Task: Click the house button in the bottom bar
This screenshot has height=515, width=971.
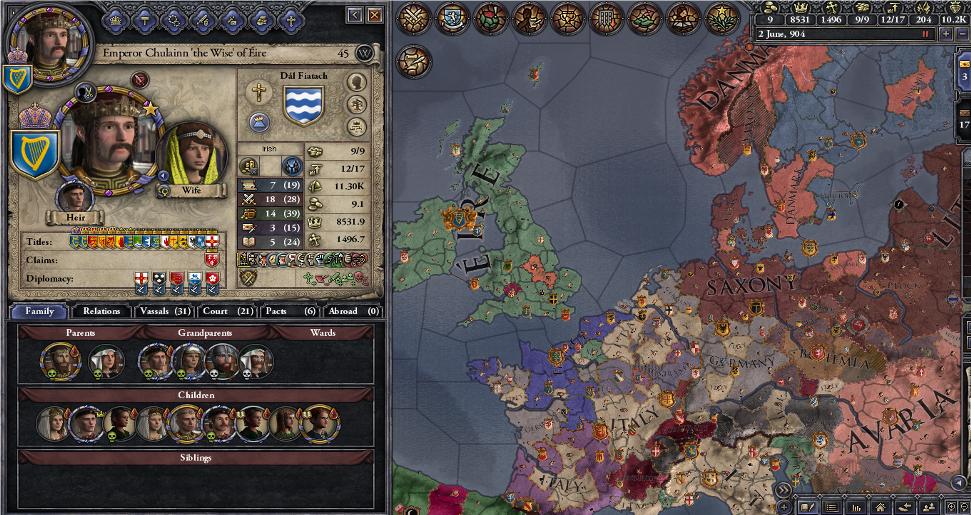Action: pos(880,507)
